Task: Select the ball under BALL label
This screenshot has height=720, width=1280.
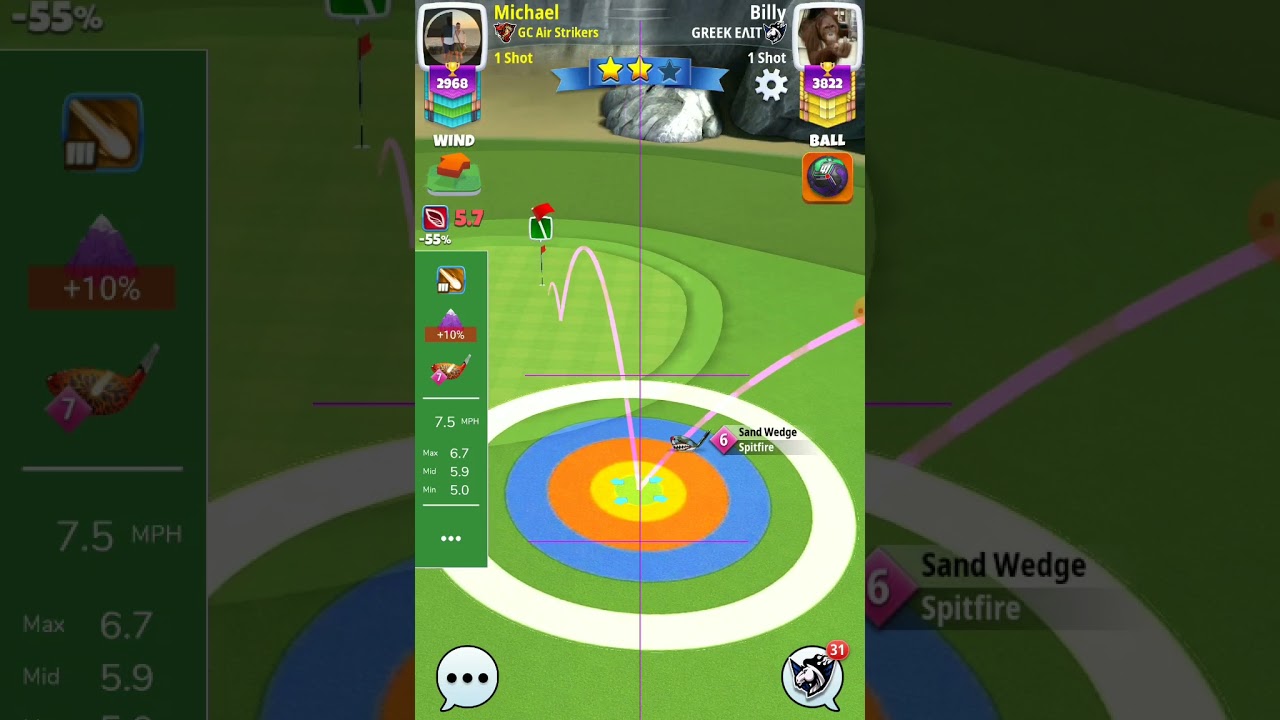Action: pyautogui.click(x=827, y=178)
